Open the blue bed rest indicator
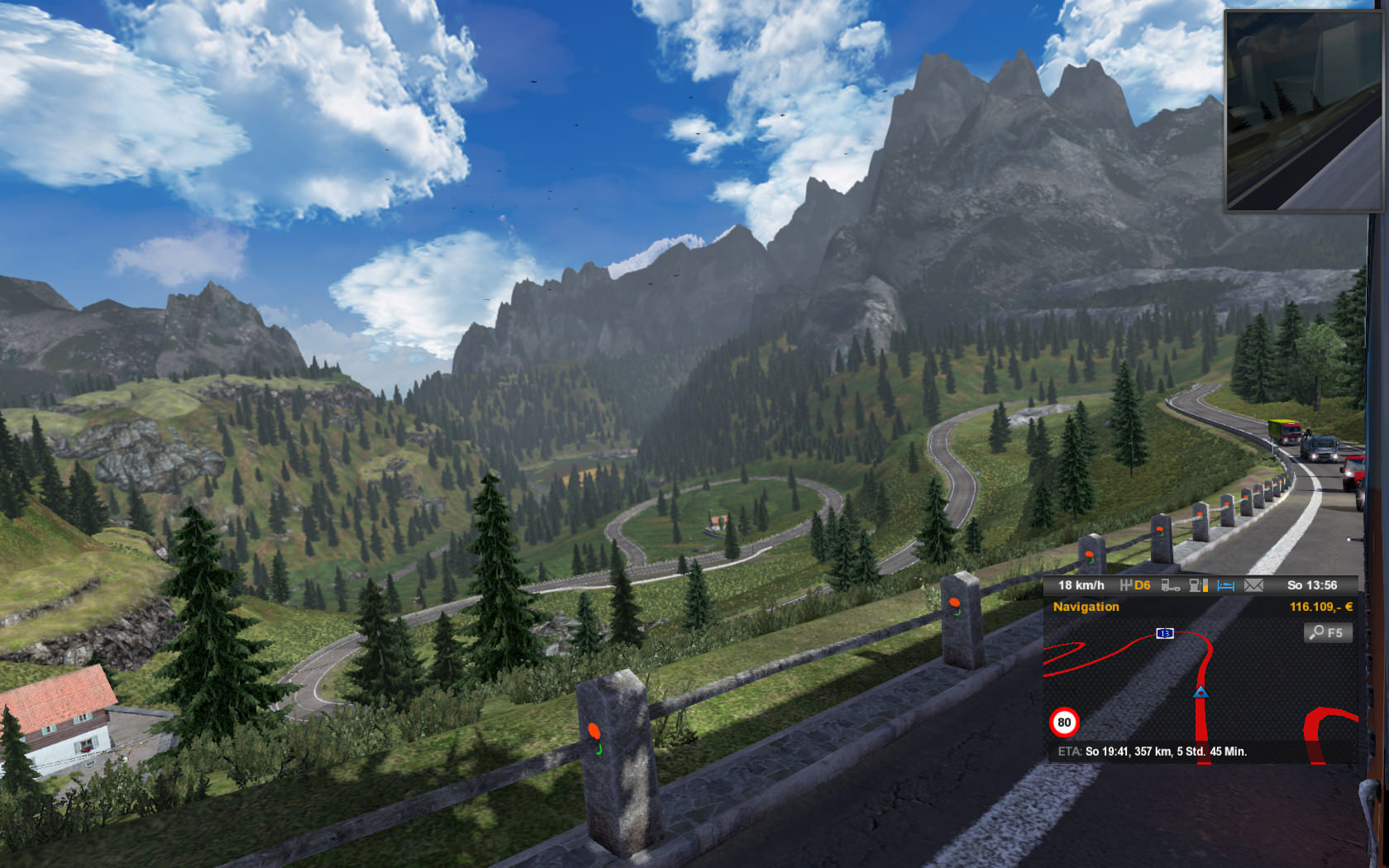The width and height of the screenshot is (1389, 868). (1226, 585)
